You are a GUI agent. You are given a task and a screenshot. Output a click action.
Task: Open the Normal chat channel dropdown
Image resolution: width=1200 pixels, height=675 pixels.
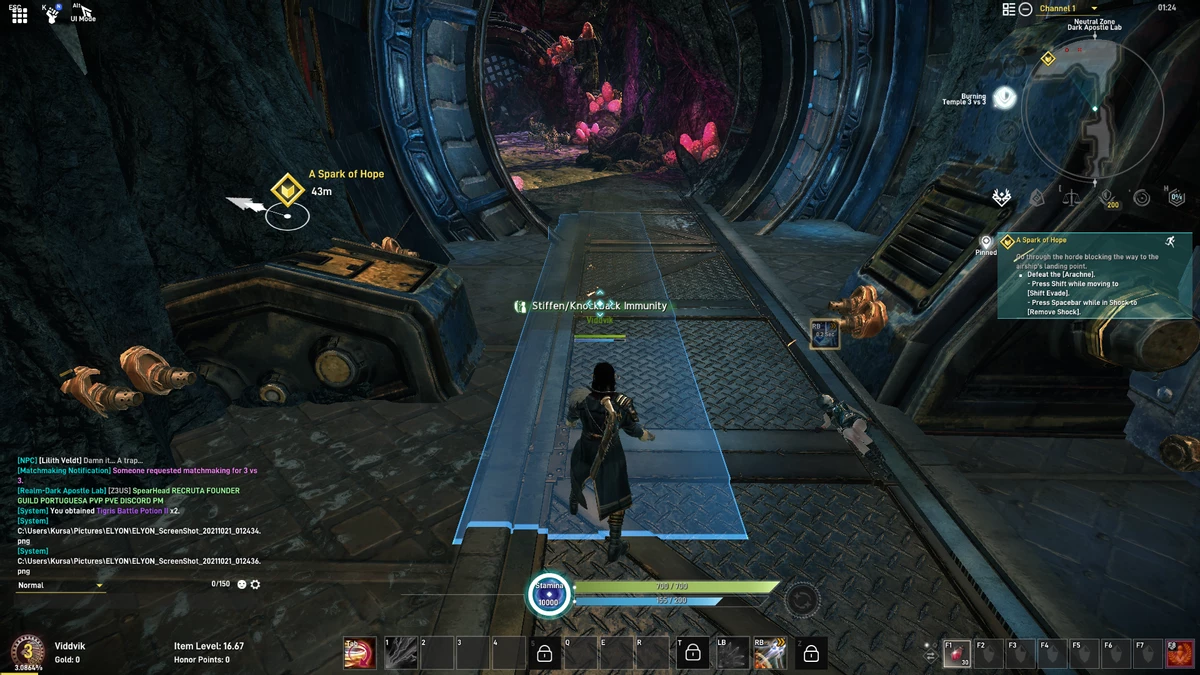coord(61,585)
